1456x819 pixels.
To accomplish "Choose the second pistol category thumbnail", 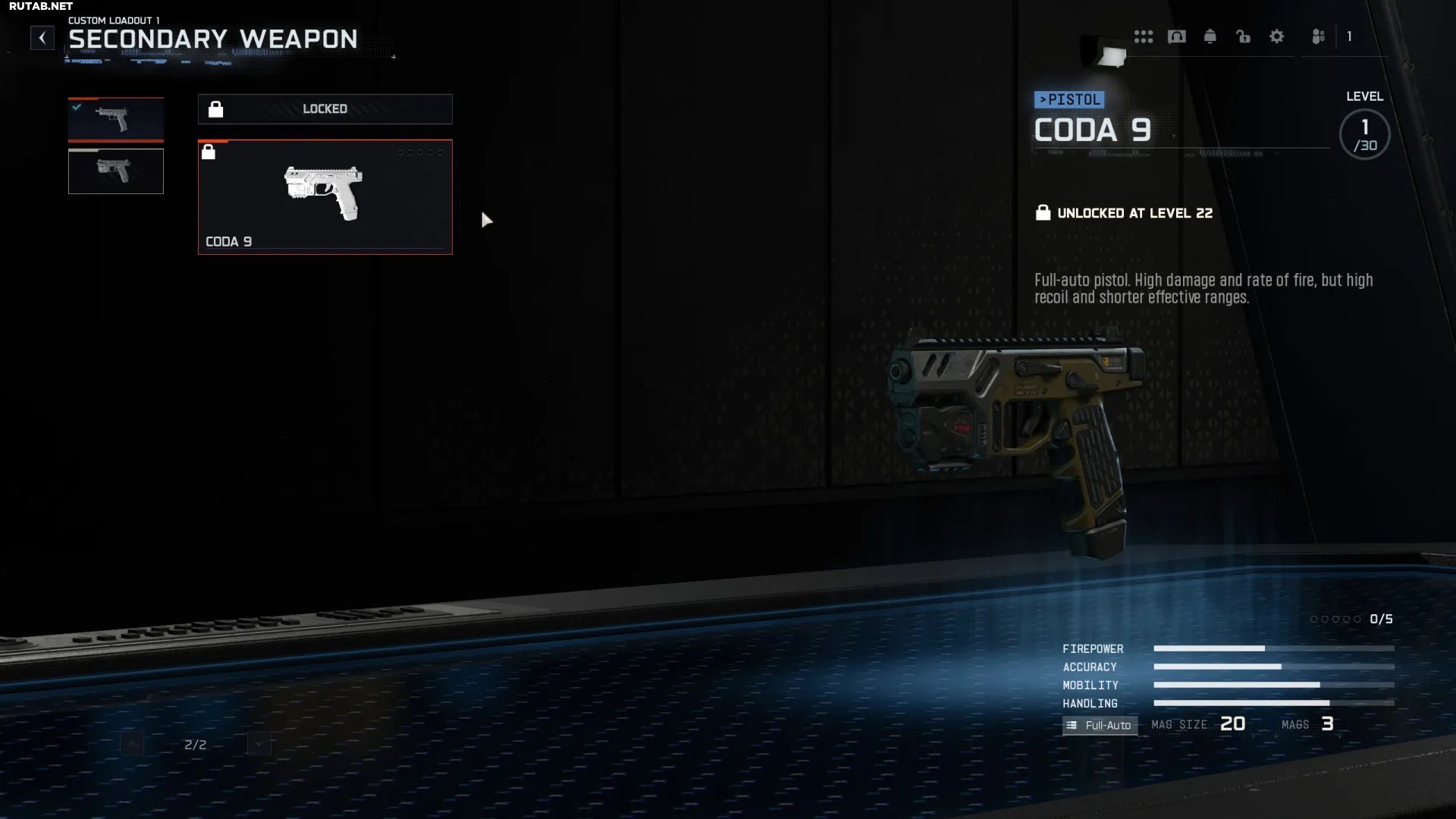I will [x=115, y=171].
